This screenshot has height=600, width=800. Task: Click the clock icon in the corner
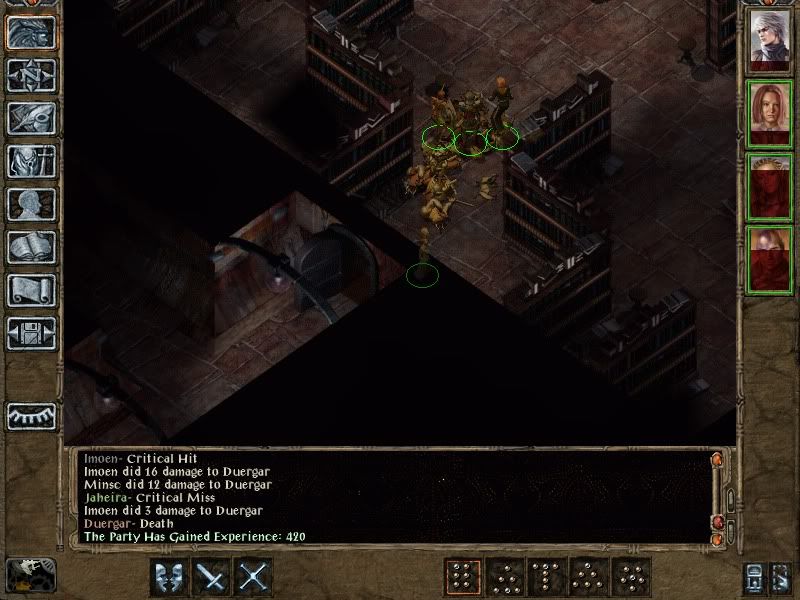pos(31,575)
